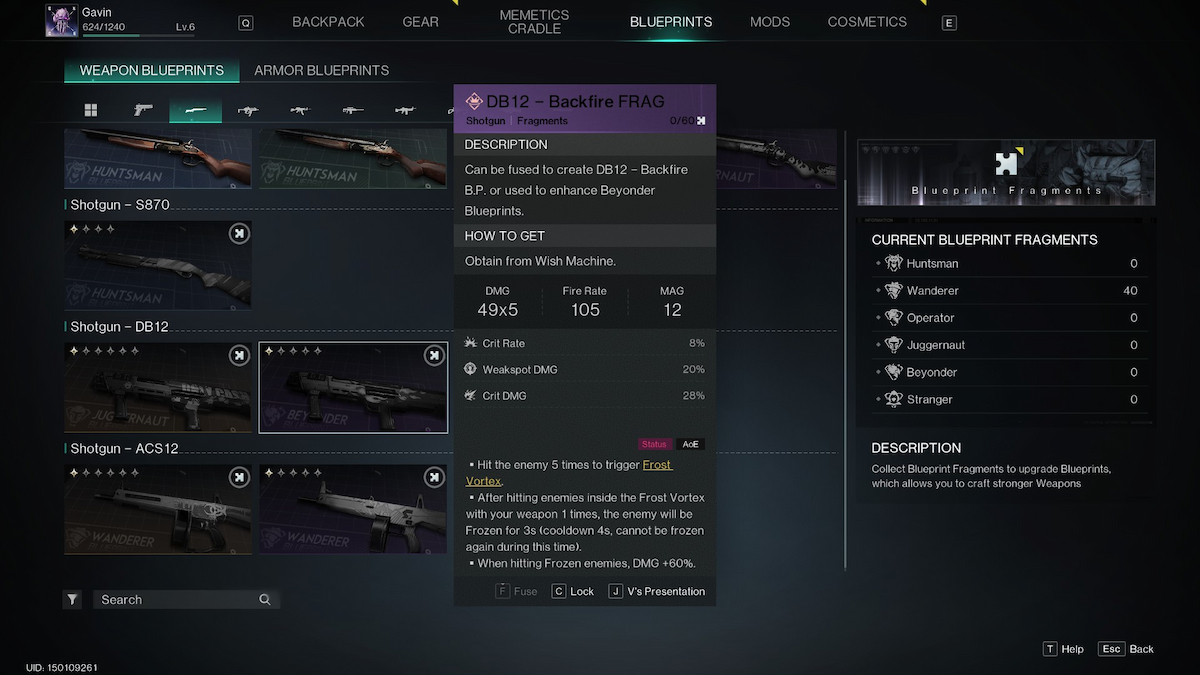1200x675 pixels.
Task: Open the Cosmetics tab
Action: [x=867, y=22]
